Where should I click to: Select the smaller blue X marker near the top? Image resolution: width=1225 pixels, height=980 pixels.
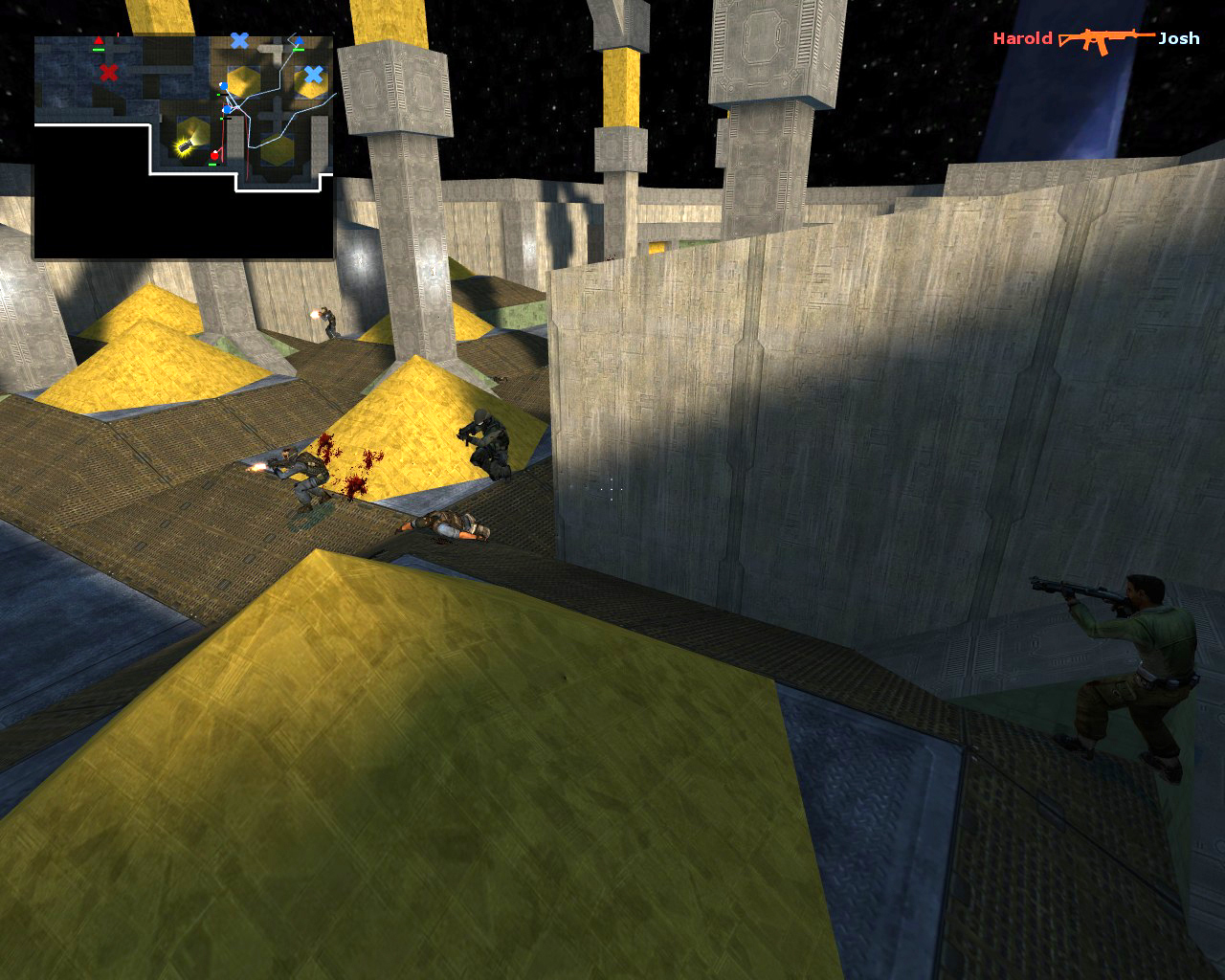pyautogui.click(x=238, y=39)
